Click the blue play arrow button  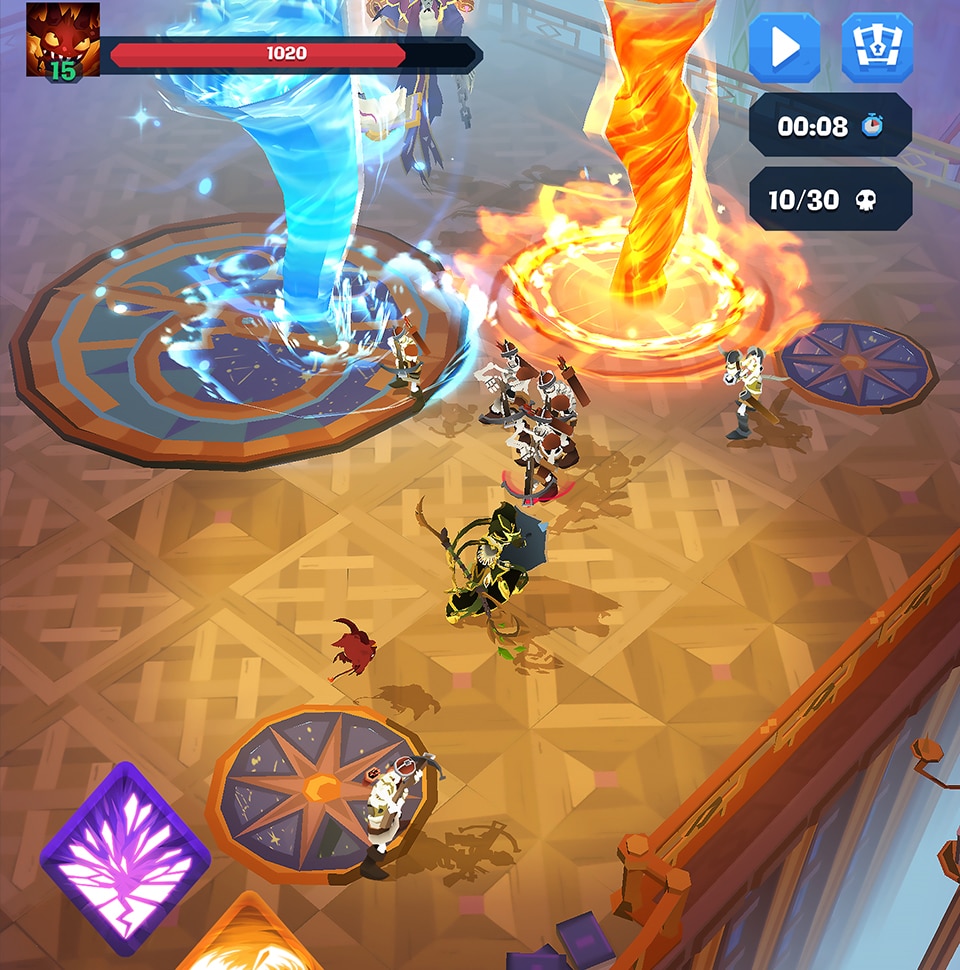pyautogui.click(x=785, y=47)
